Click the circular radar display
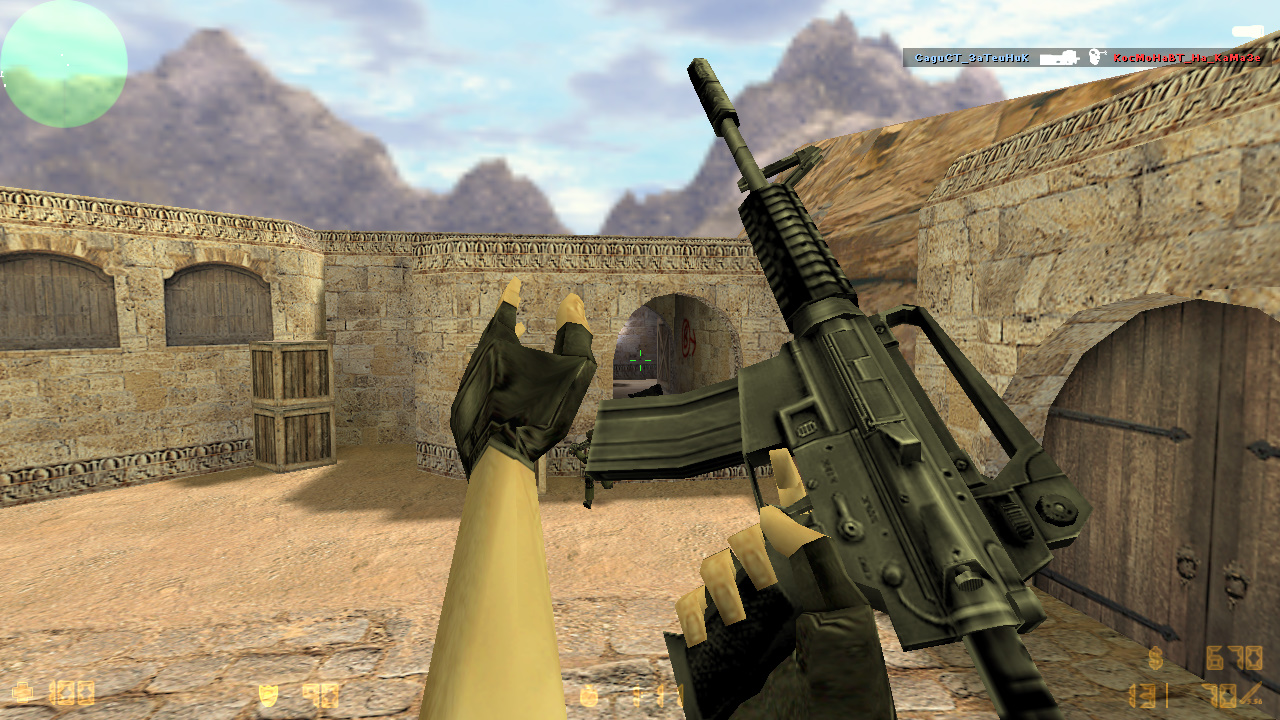 pyautogui.click(x=64, y=64)
